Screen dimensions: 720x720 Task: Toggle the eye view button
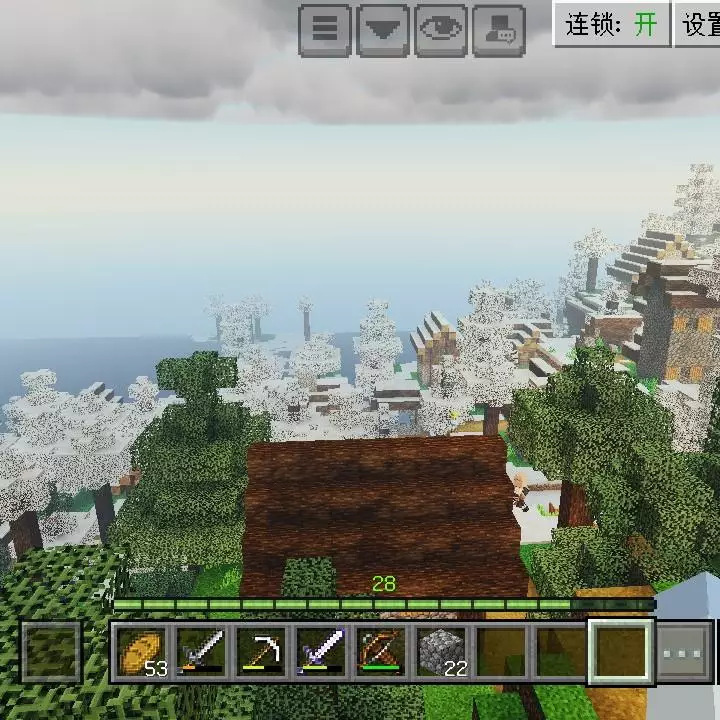click(x=441, y=29)
